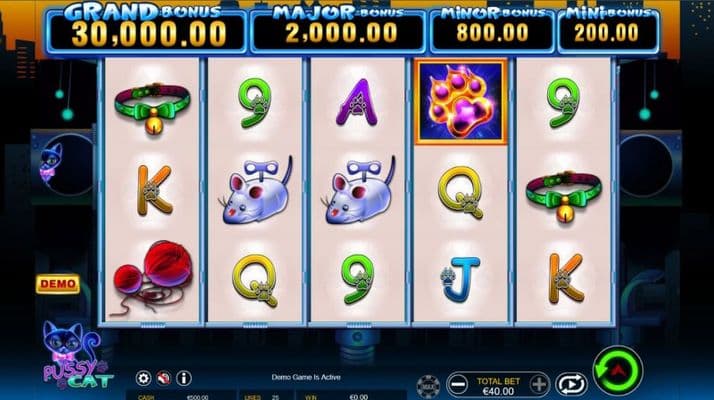714x400 pixels.
Task: Increase total bet with the plus button
Action: tap(539, 383)
